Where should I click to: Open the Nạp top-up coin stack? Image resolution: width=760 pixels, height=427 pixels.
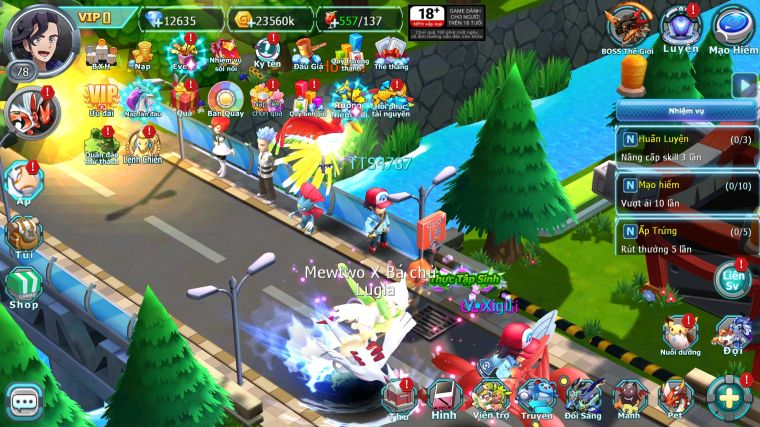click(143, 53)
